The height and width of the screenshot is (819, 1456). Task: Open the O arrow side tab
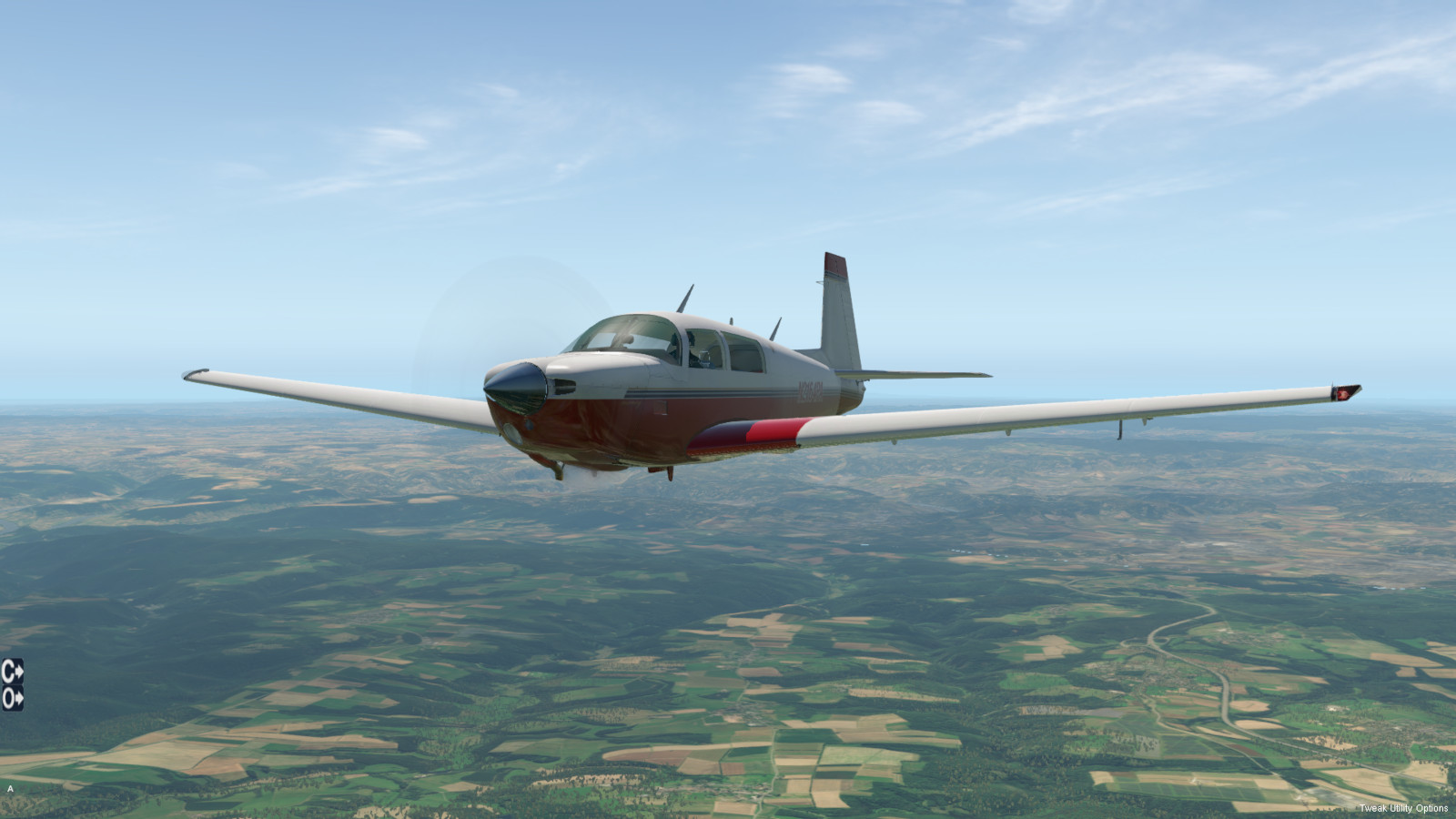(x=12, y=698)
